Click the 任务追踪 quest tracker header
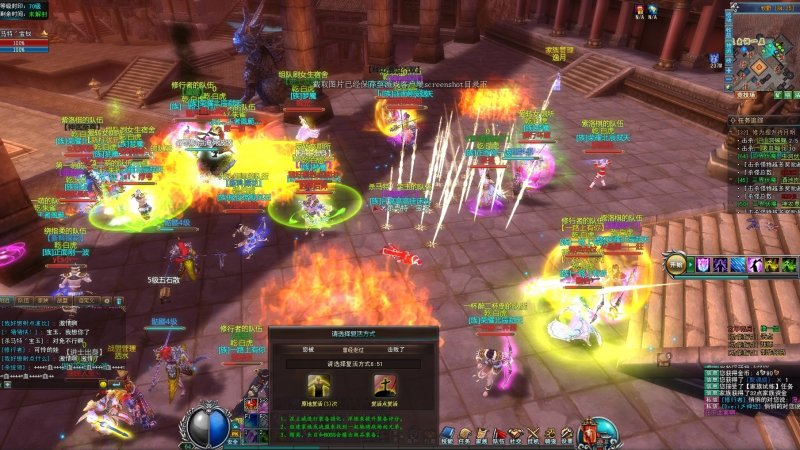This screenshot has height=450, width=800. pos(762,120)
